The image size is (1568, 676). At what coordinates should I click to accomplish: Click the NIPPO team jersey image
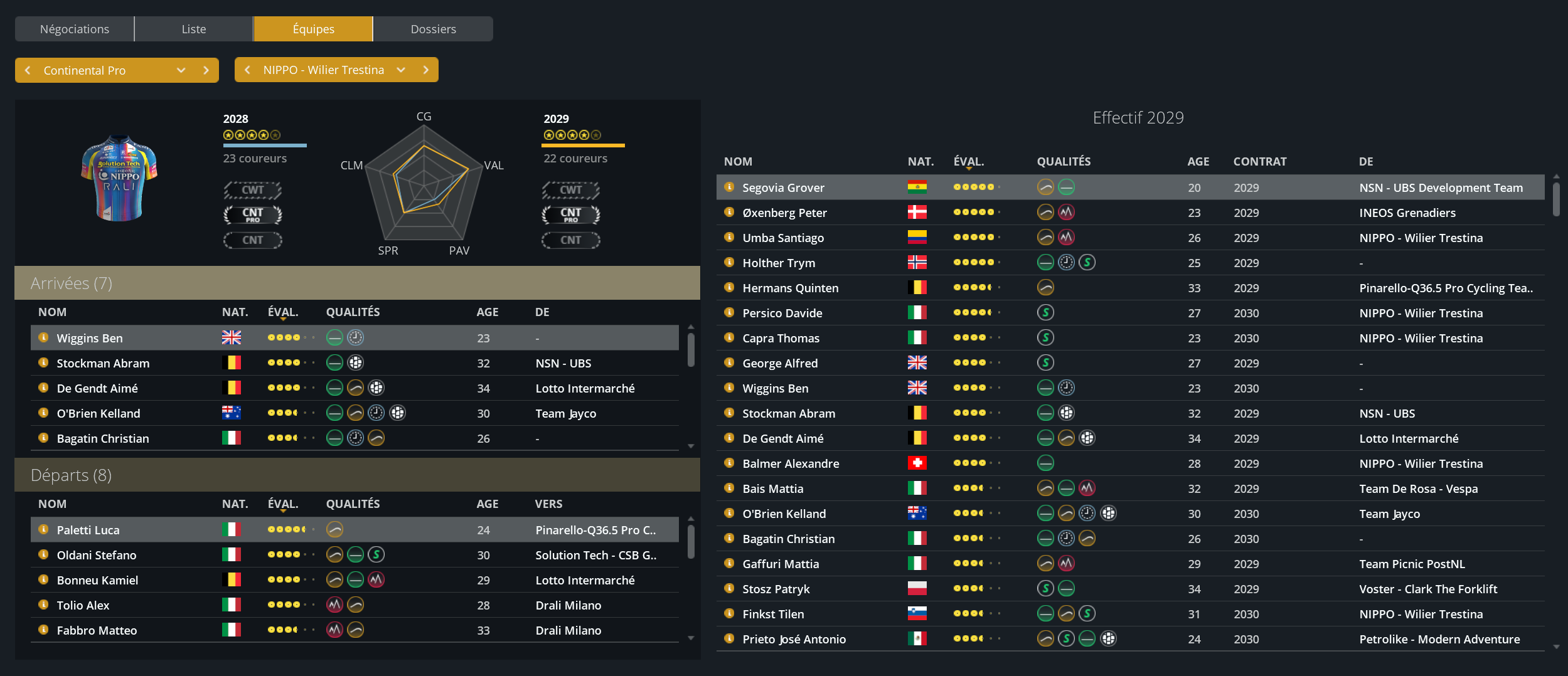(119, 178)
